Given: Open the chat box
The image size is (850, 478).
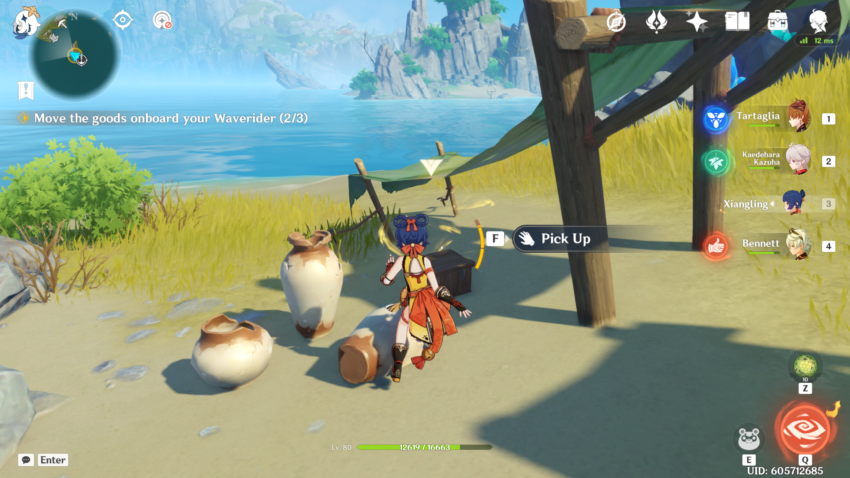Looking at the screenshot, I should point(26,460).
